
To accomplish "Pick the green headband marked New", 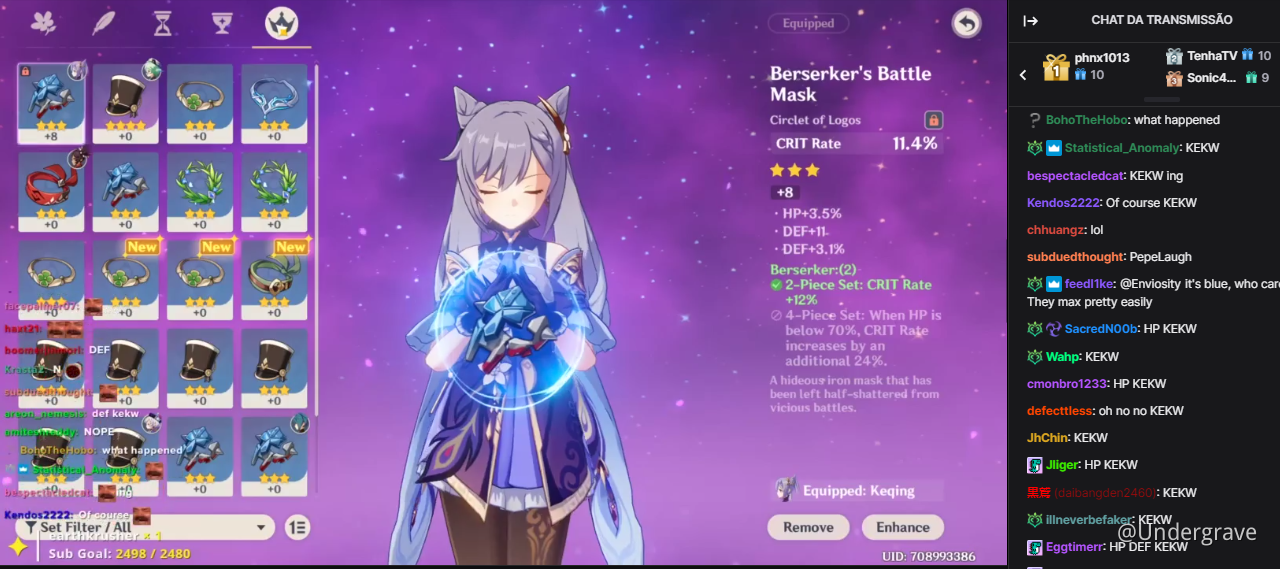I will click(274, 279).
